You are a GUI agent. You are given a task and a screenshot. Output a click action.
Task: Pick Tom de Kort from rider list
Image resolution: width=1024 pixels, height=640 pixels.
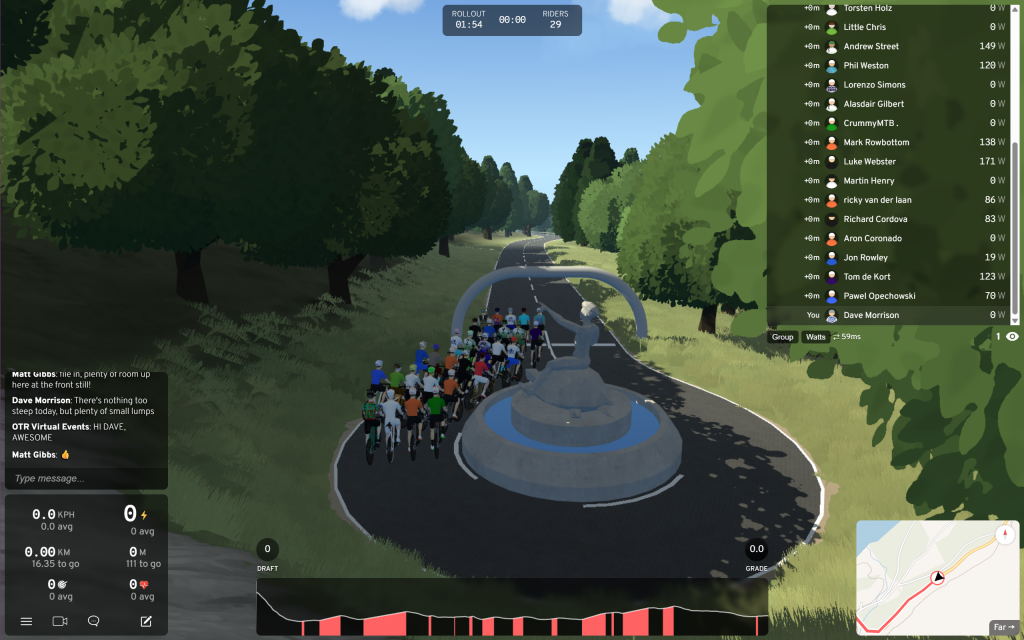[x=890, y=276]
